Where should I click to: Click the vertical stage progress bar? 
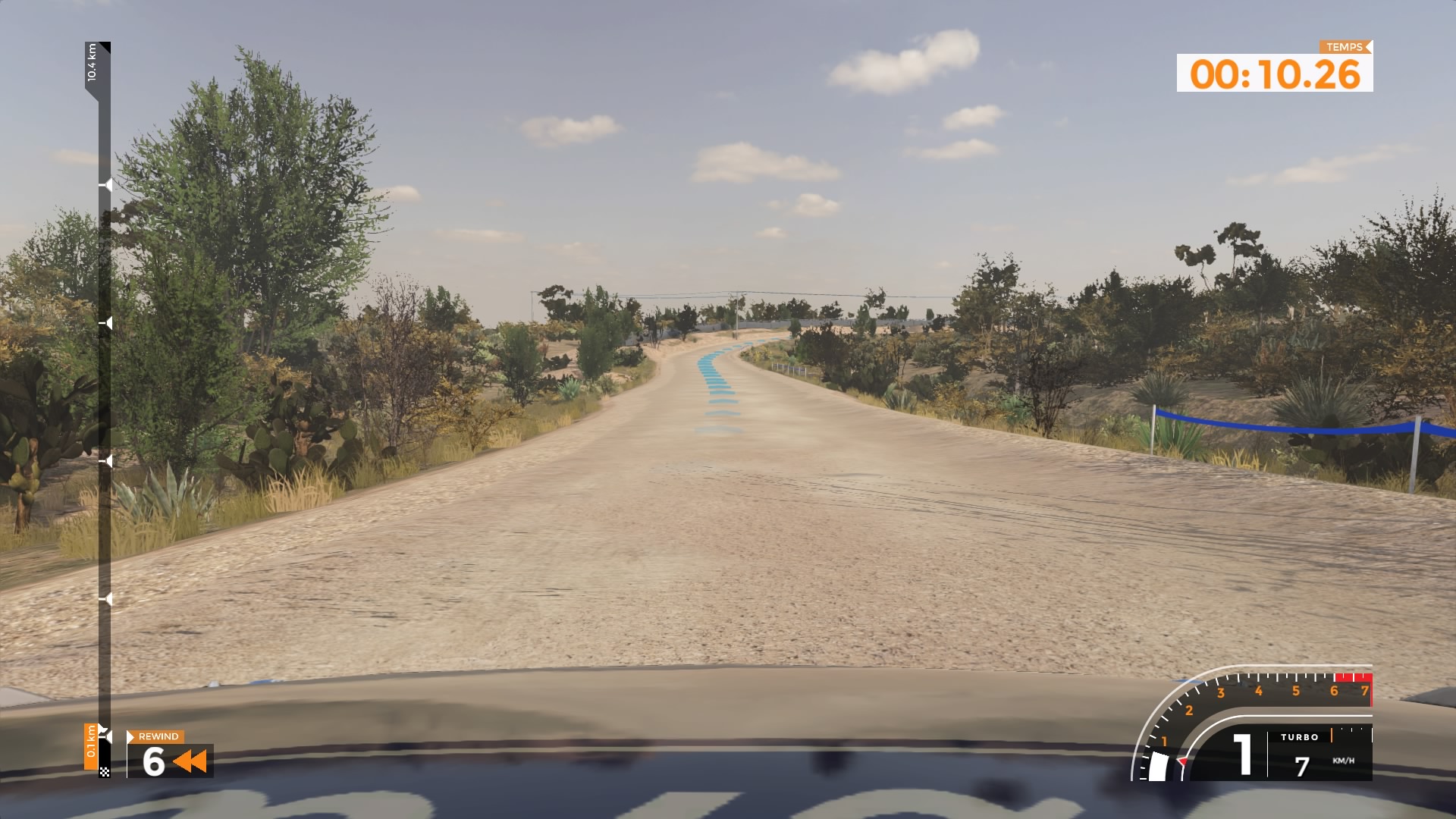pos(104,409)
